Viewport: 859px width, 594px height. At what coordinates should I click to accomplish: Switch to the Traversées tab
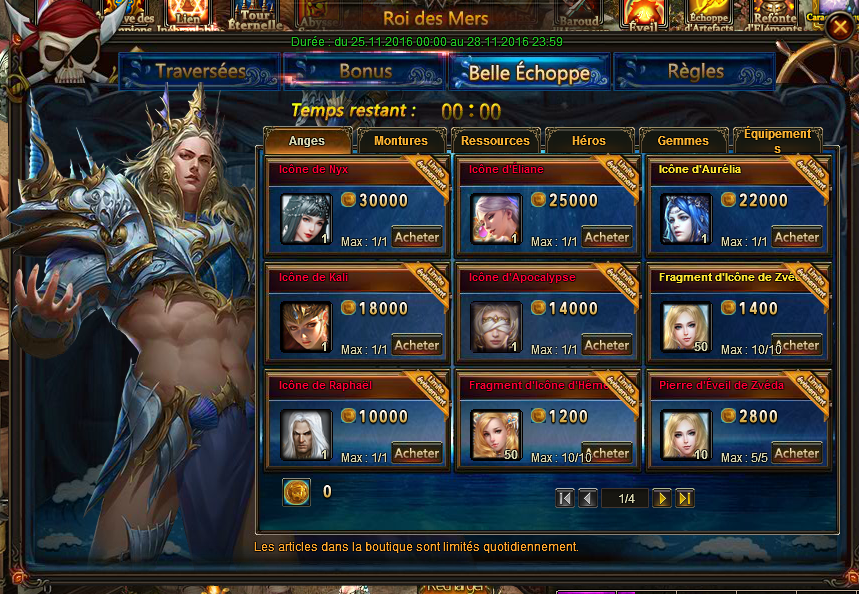tap(200, 72)
